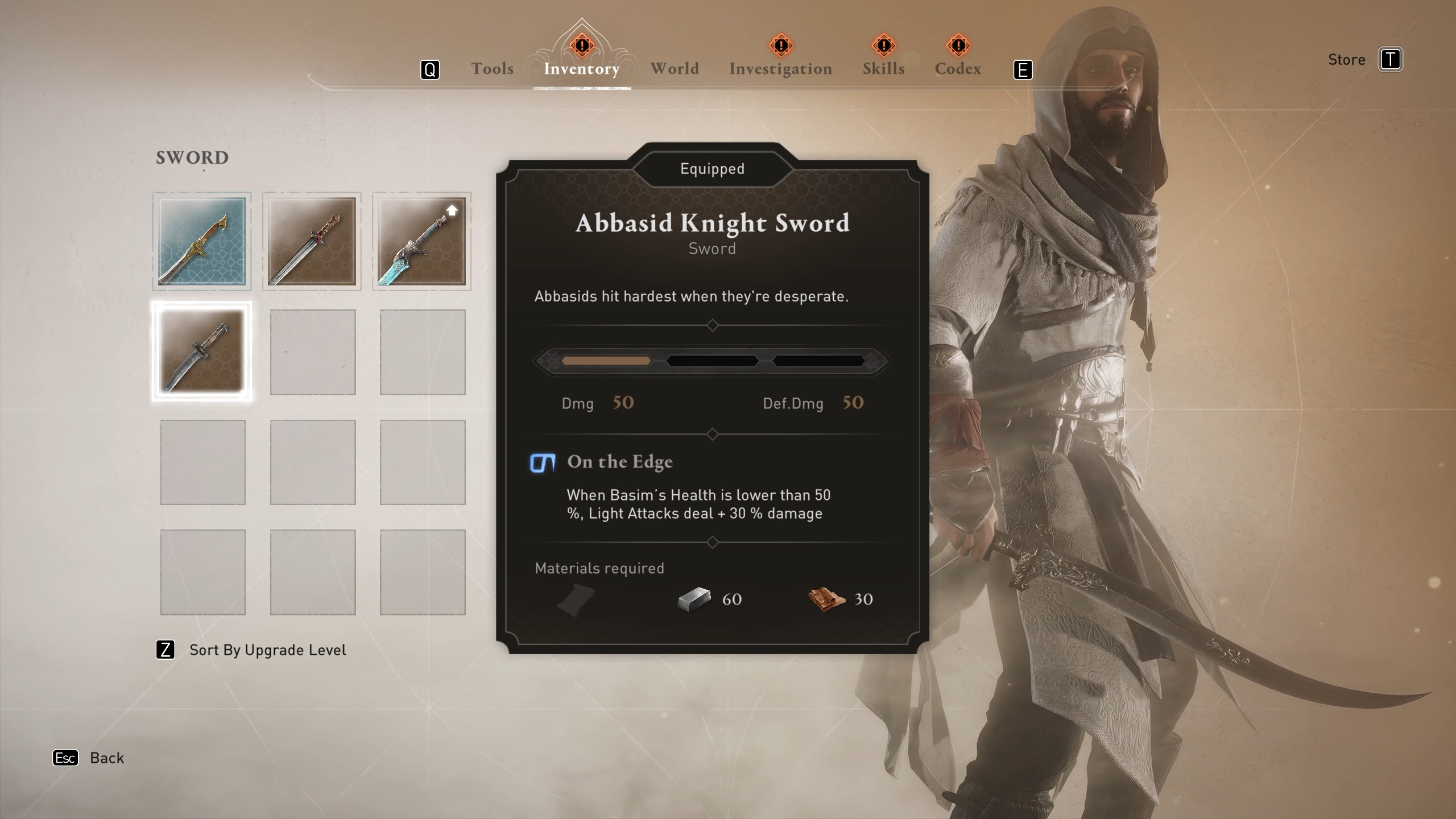Screen dimensions: 1456x819
Task: Open the Store with T
Action: (x=1392, y=59)
